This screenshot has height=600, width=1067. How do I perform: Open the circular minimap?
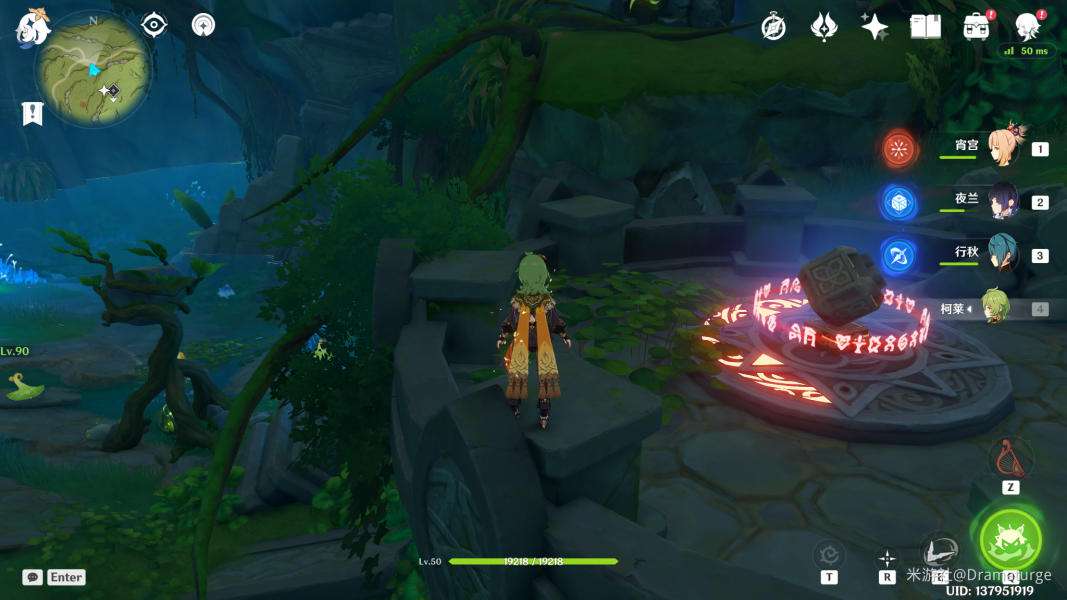click(93, 69)
